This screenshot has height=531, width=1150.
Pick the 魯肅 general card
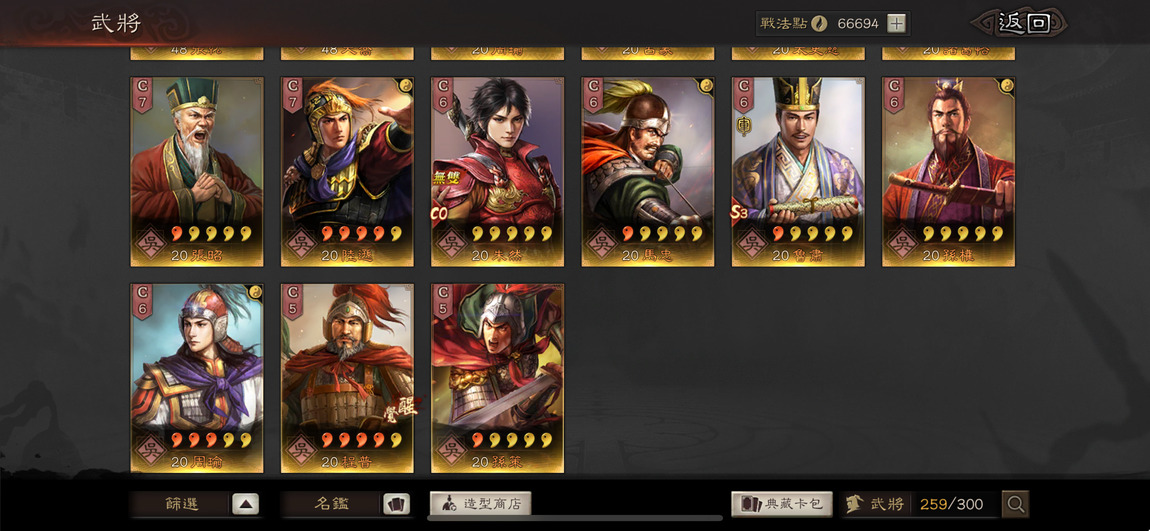[798, 171]
